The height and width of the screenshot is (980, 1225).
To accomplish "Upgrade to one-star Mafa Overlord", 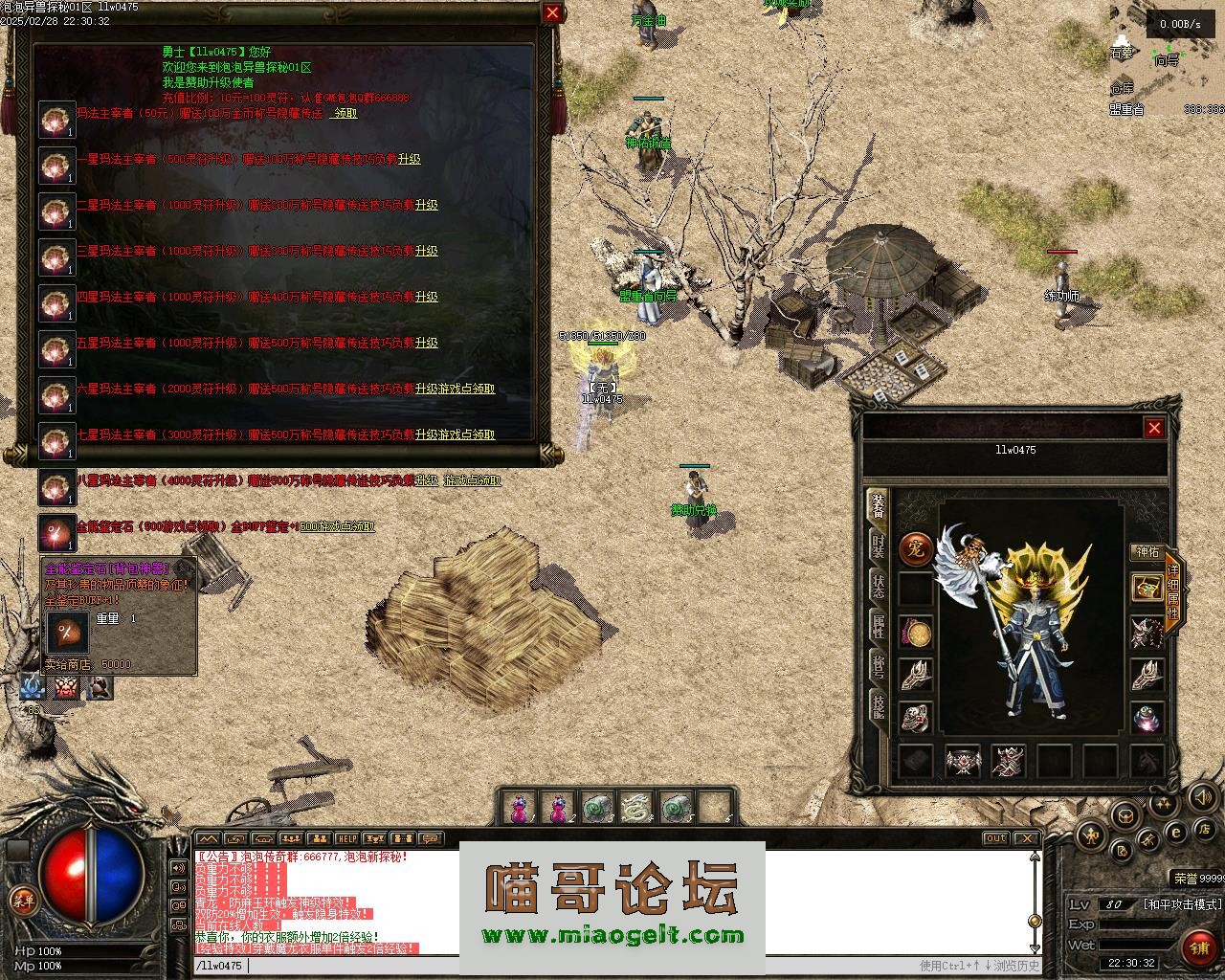I will [x=410, y=159].
